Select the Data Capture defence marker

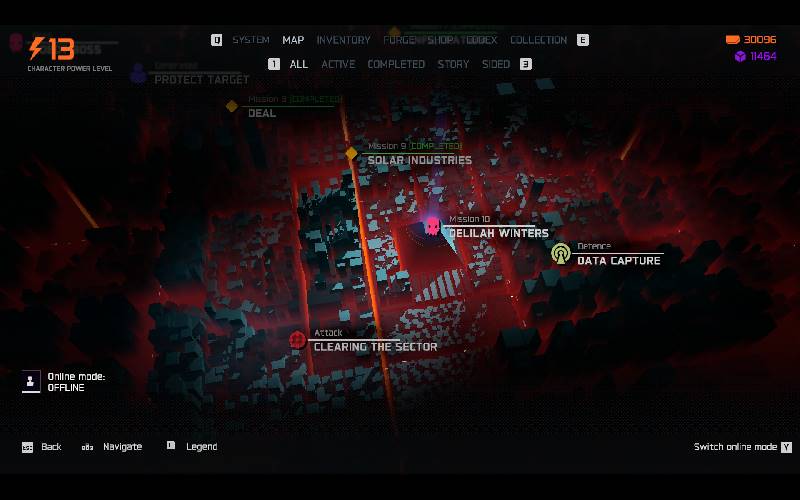click(561, 254)
